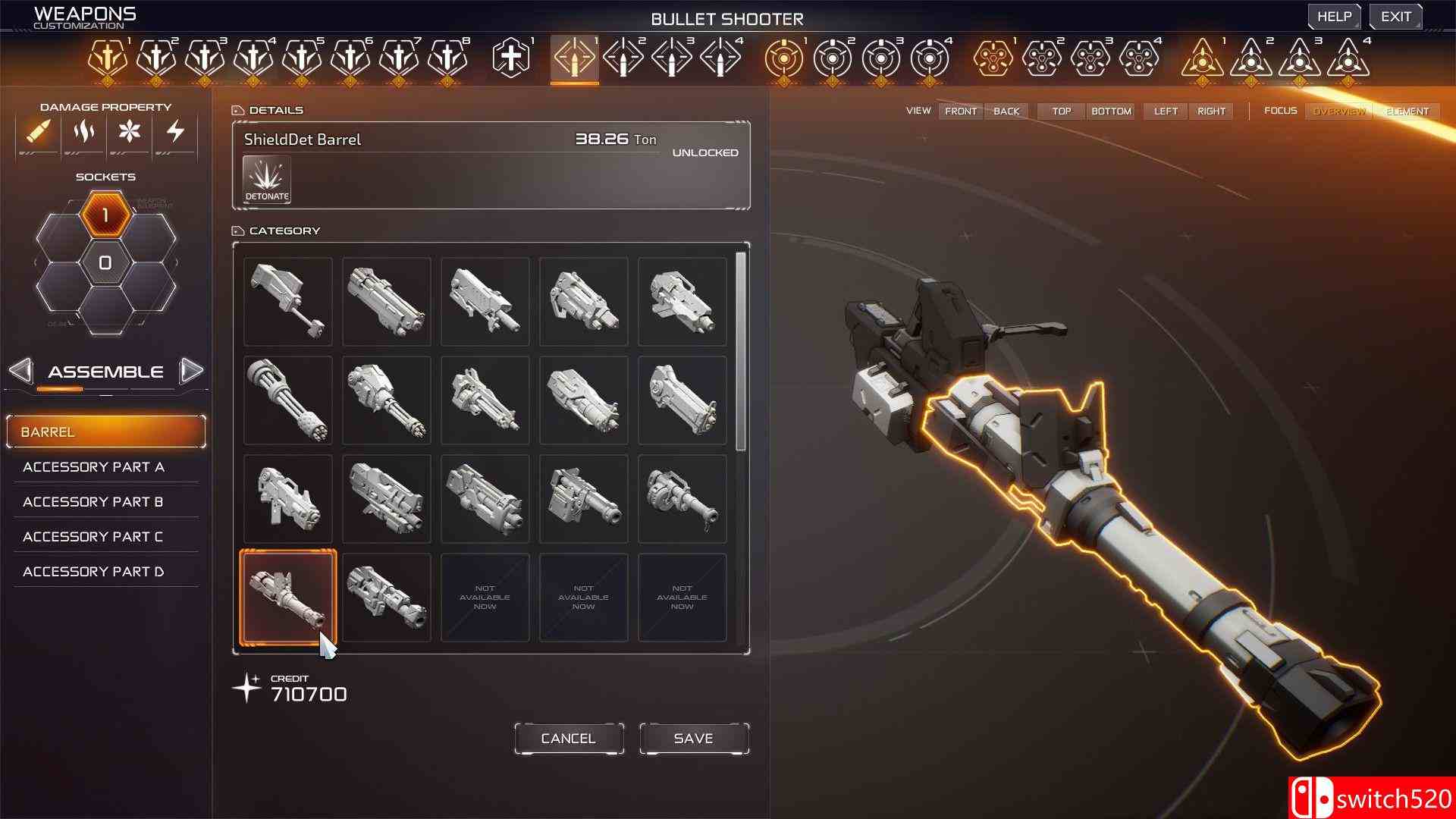The width and height of the screenshot is (1456, 819).
Task: Toggle Focus to Overview
Action: click(1339, 111)
